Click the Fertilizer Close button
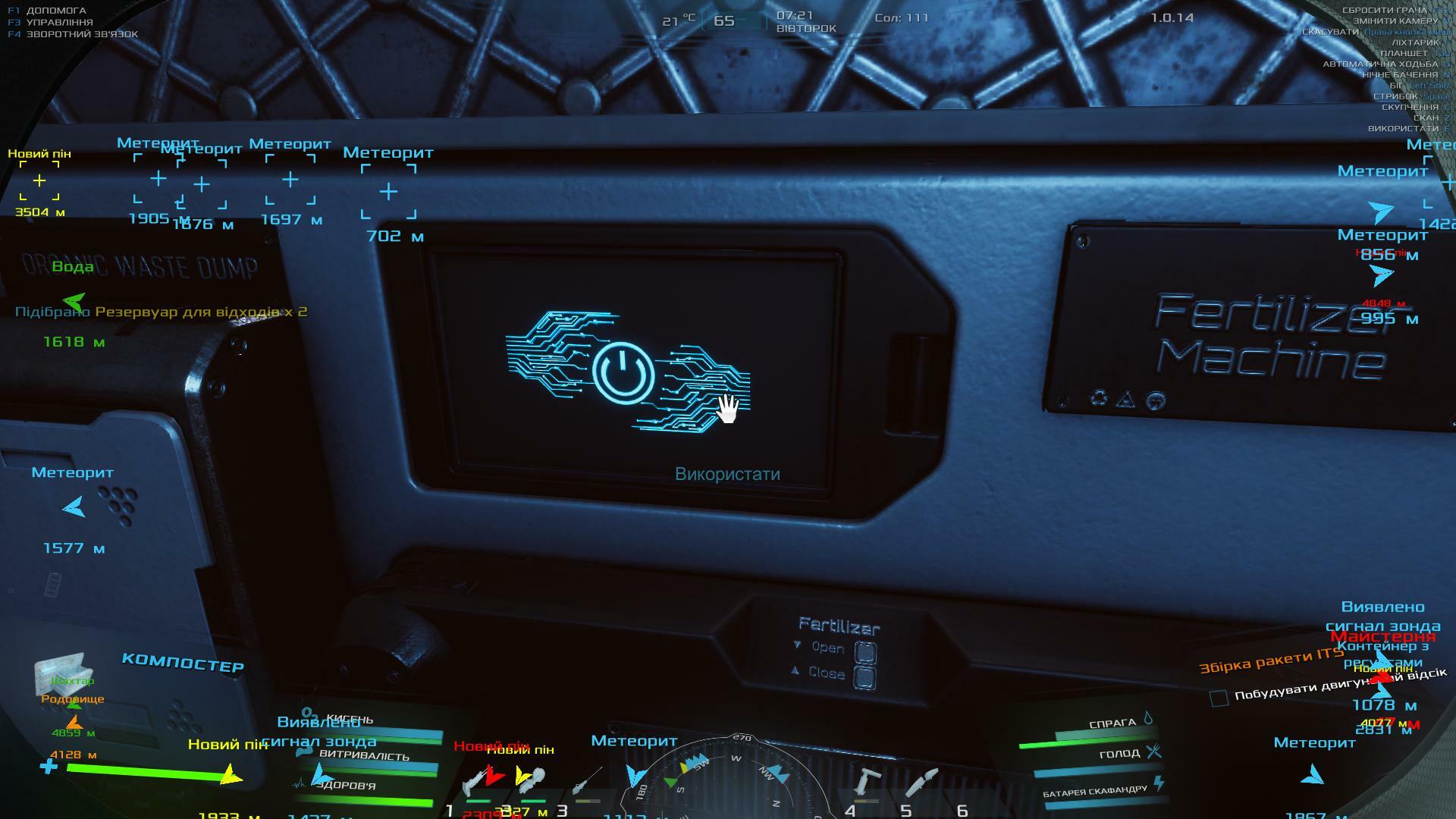Image resolution: width=1456 pixels, height=819 pixels. tap(865, 676)
